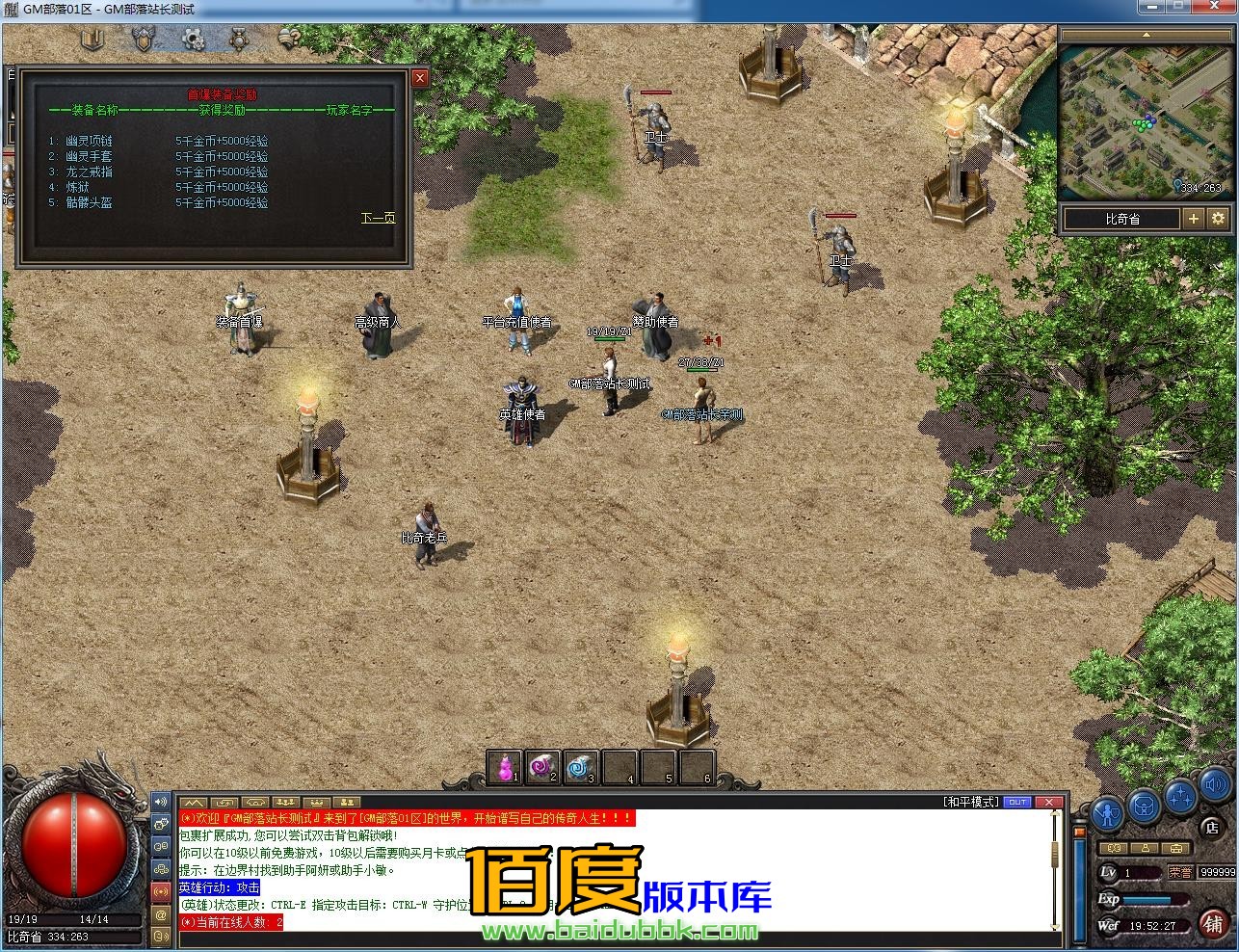Collapse the chat panel with the arrow icon
This screenshot has height=952, width=1239.
(195, 802)
